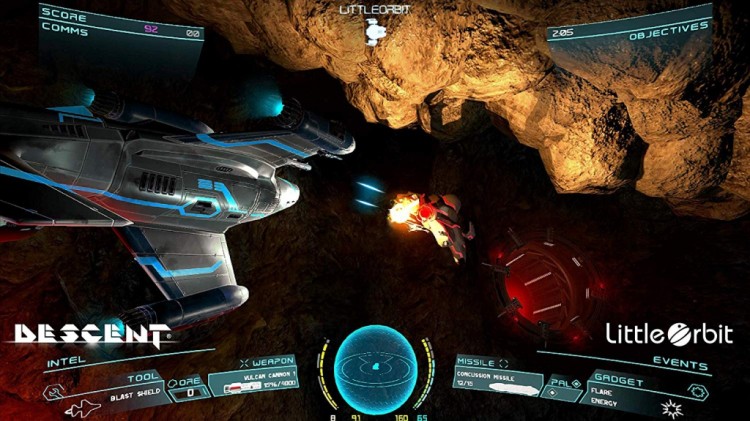This screenshot has width=750, height=421.
Task: Open the Events panel
Action: pyautogui.click(x=684, y=365)
